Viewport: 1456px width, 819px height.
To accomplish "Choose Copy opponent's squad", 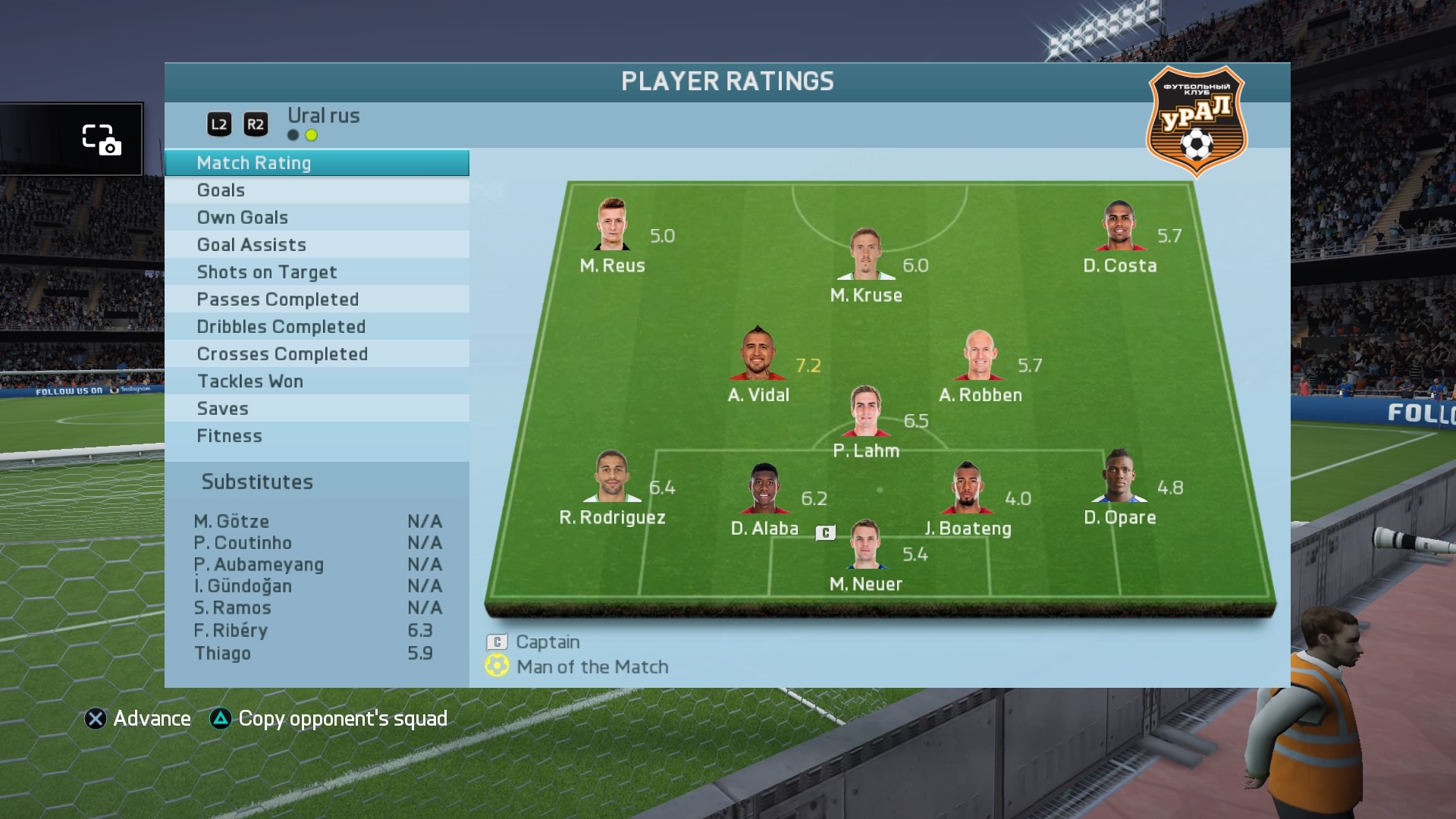I will 328,719.
